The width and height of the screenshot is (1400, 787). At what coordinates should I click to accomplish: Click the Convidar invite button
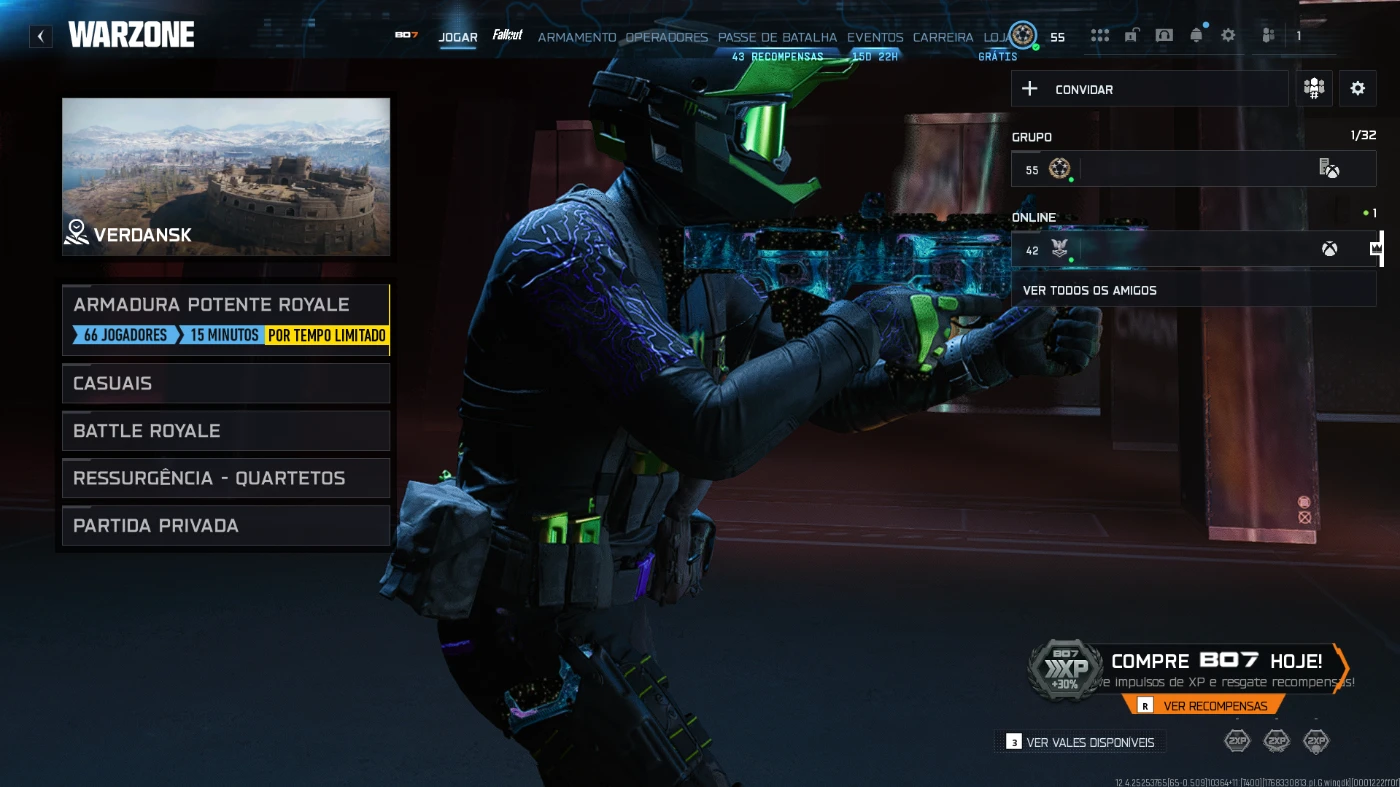point(1149,89)
